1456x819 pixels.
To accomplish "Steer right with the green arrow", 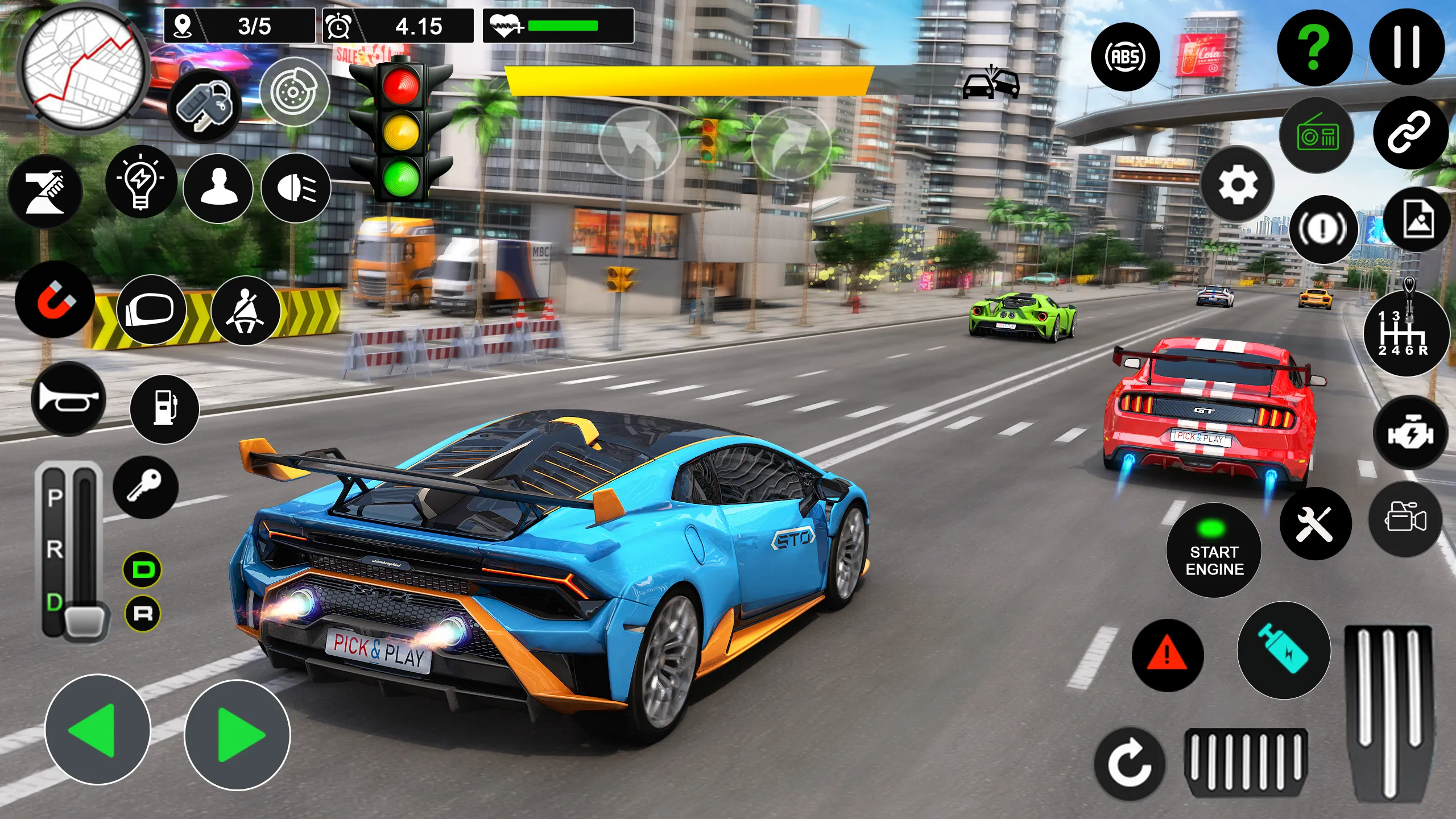I will click(x=237, y=734).
